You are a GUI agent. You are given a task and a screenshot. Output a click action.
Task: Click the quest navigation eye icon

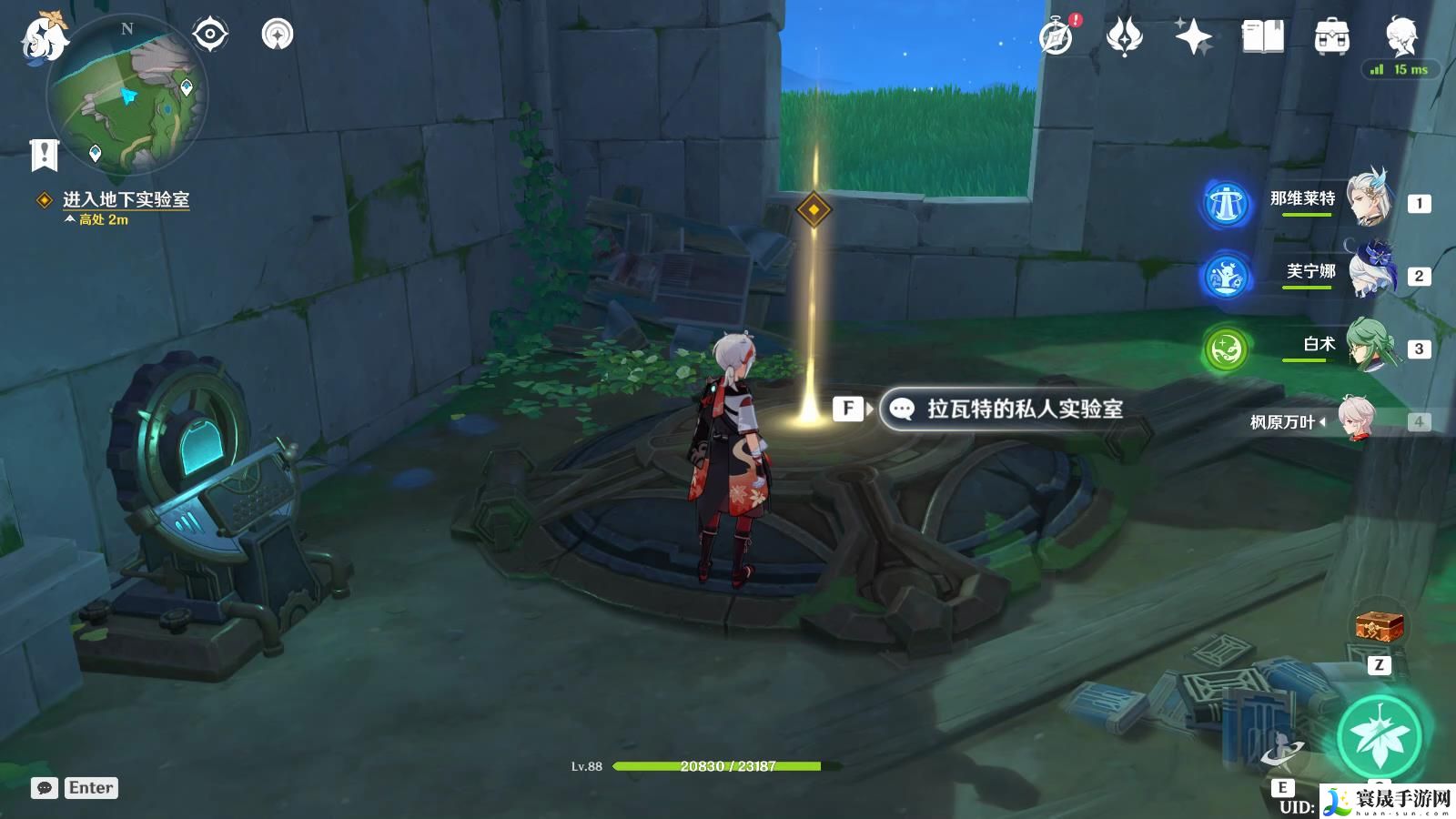pyautogui.click(x=210, y=35)
